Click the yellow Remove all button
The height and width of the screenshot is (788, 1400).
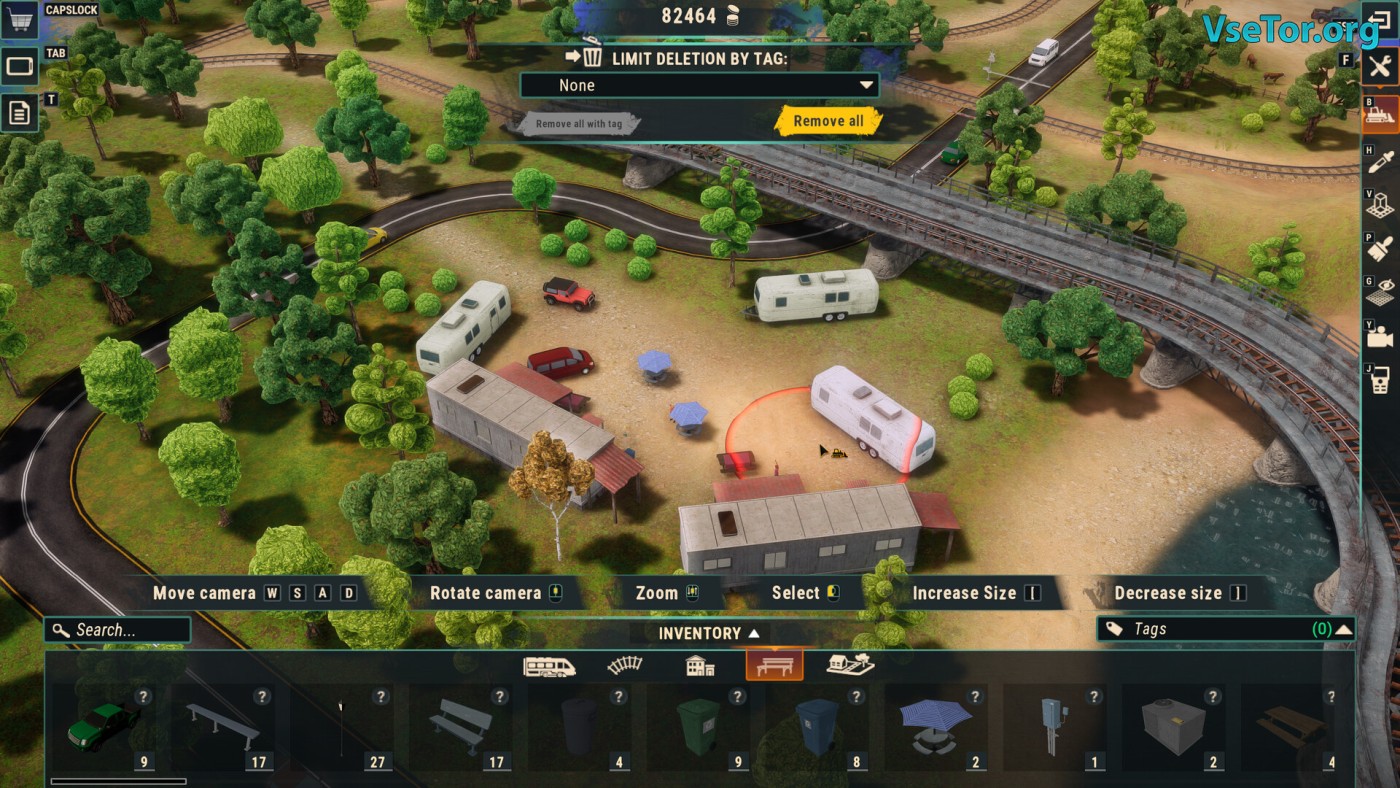828,121
